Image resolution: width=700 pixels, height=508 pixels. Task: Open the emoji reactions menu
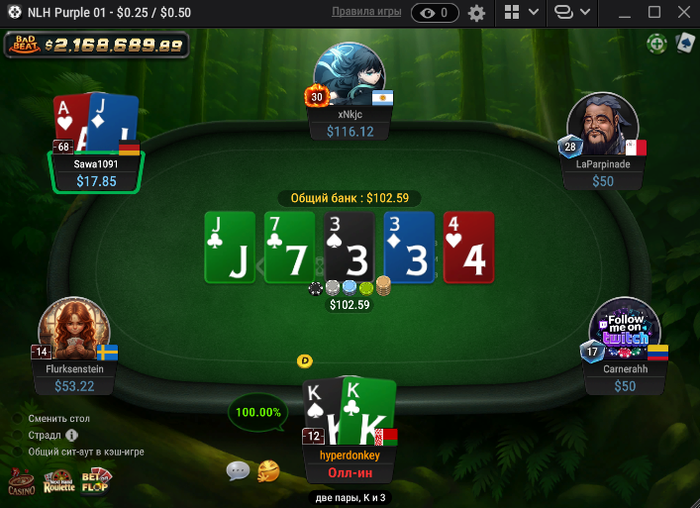click(268, 470)
